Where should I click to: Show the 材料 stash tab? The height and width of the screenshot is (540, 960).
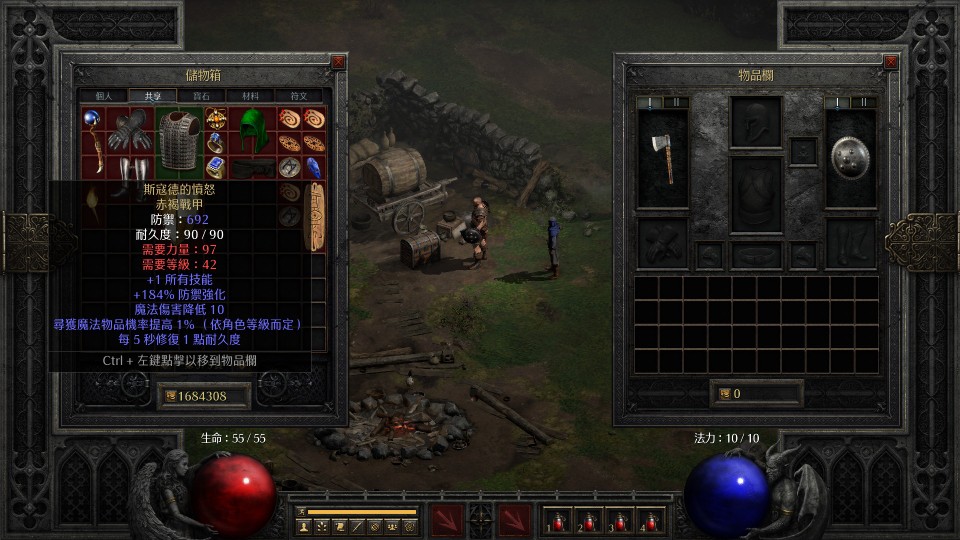tap(250, 96)
